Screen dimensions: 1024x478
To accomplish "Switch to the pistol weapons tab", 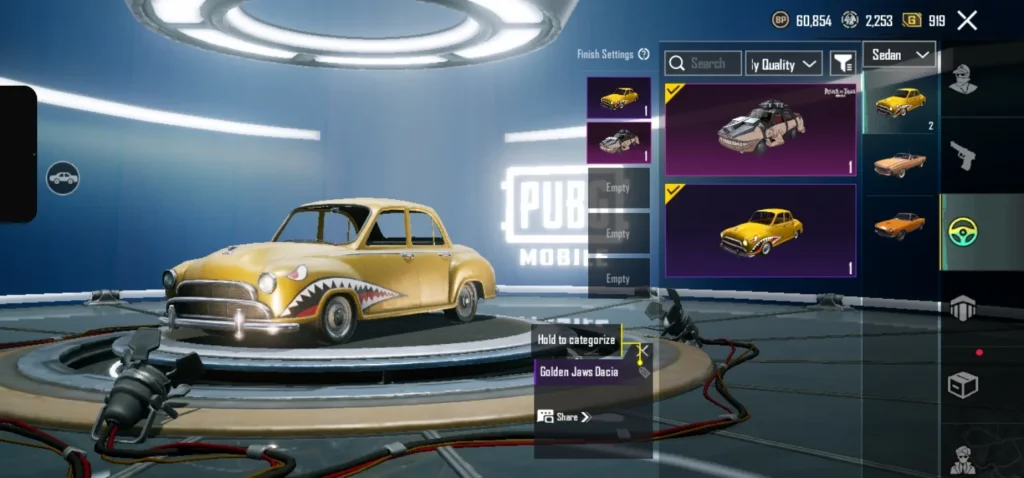I will (962, 155).
